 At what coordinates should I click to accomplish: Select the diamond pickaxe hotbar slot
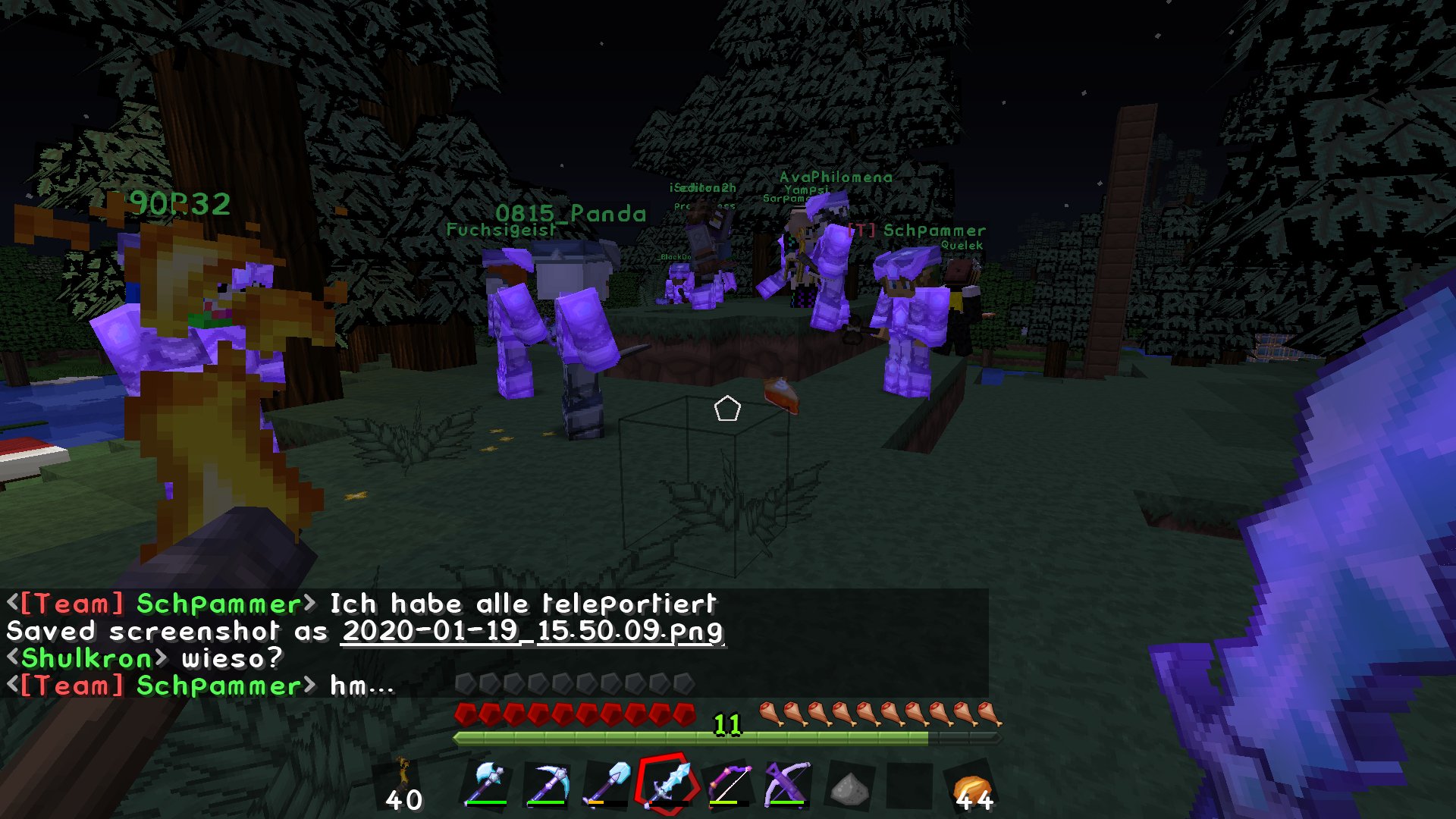(547, 783)
